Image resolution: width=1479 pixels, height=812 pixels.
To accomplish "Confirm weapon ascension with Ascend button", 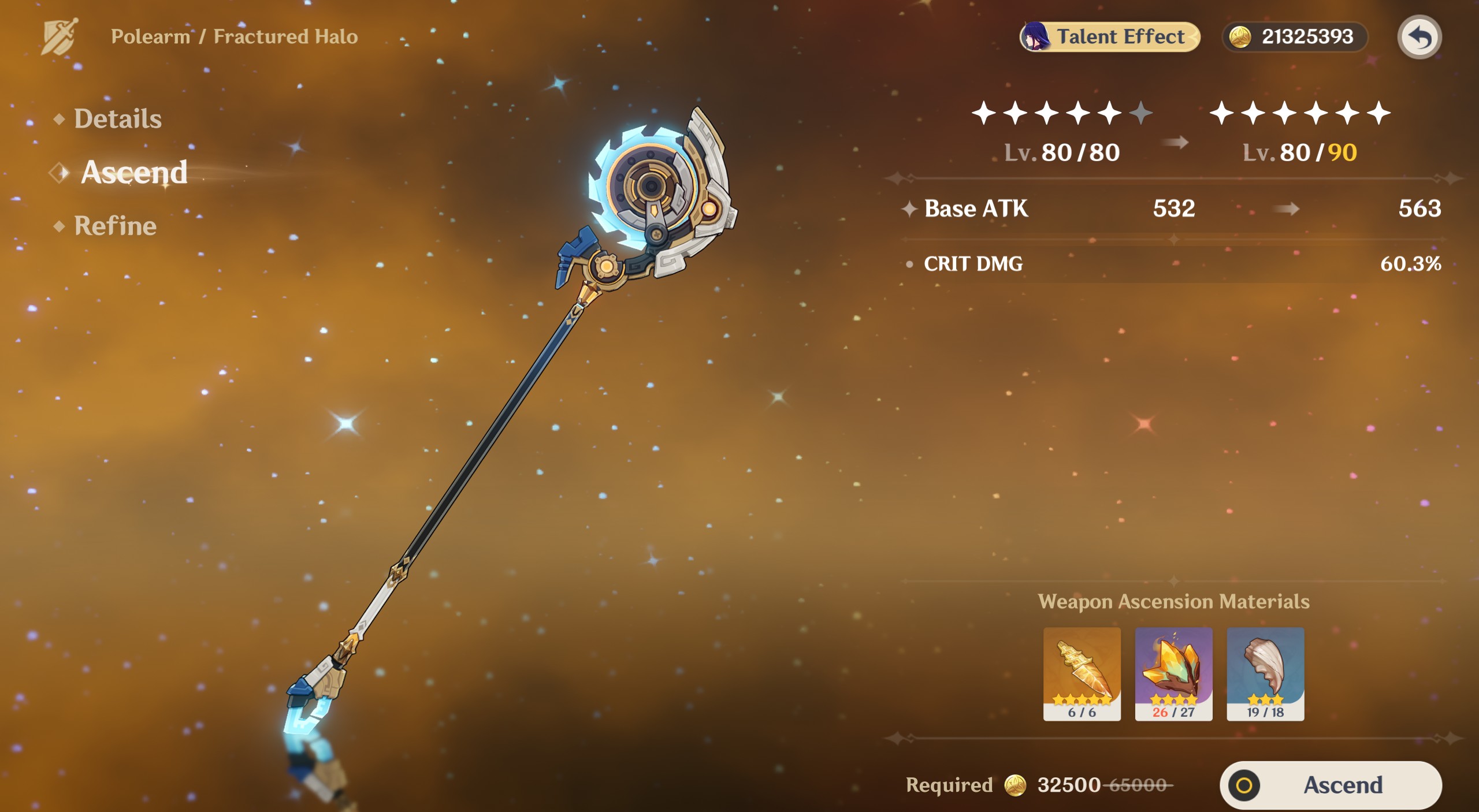I will point(1331,785).
